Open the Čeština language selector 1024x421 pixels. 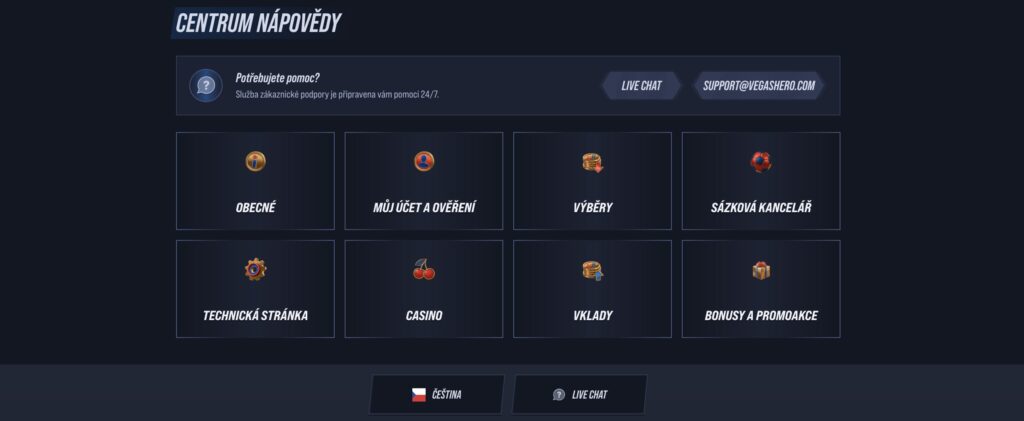click(437, 394)
